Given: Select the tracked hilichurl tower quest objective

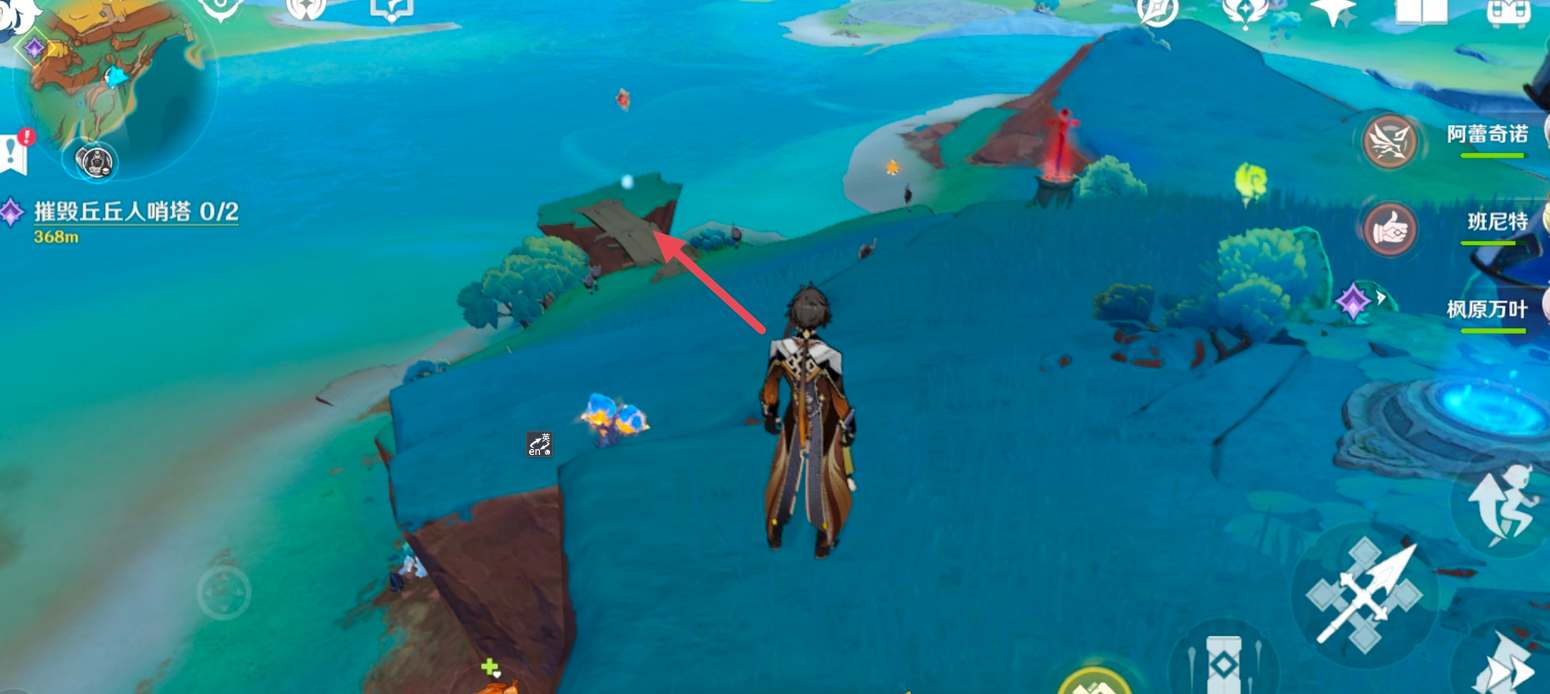Looking at the screenshot, I should point(136,212).
